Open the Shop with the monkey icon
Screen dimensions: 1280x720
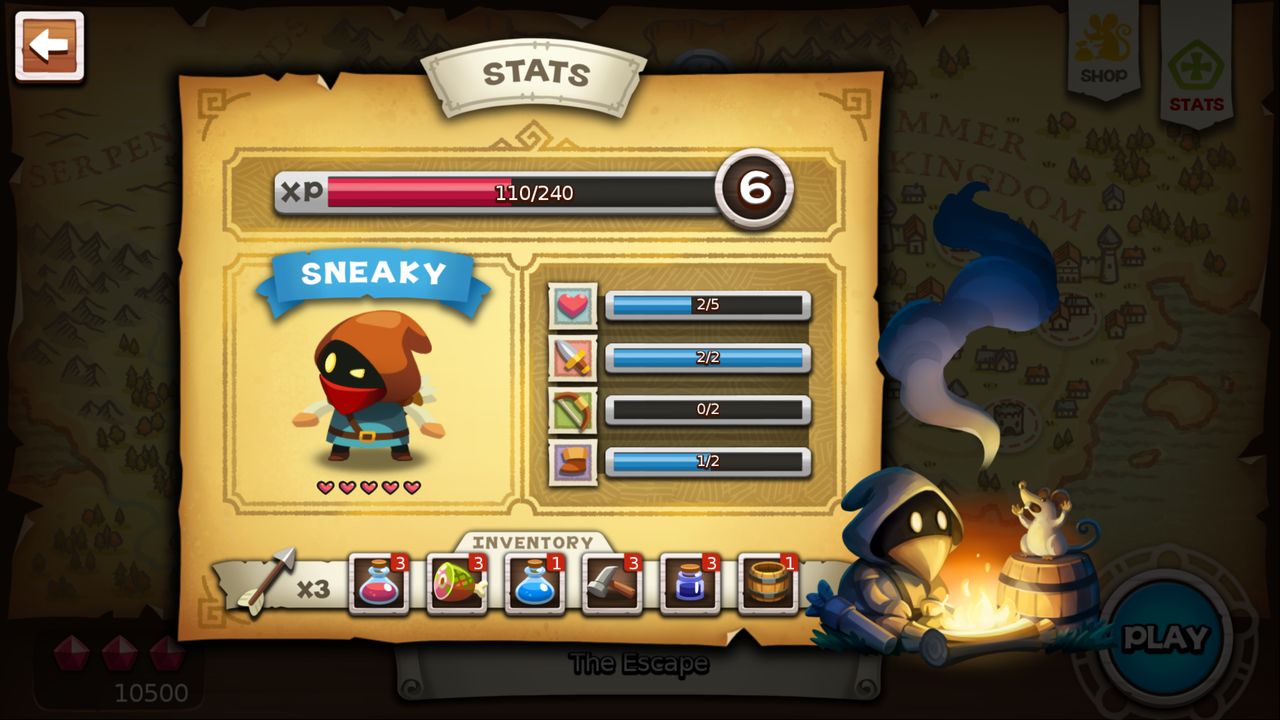(1103, 45)
